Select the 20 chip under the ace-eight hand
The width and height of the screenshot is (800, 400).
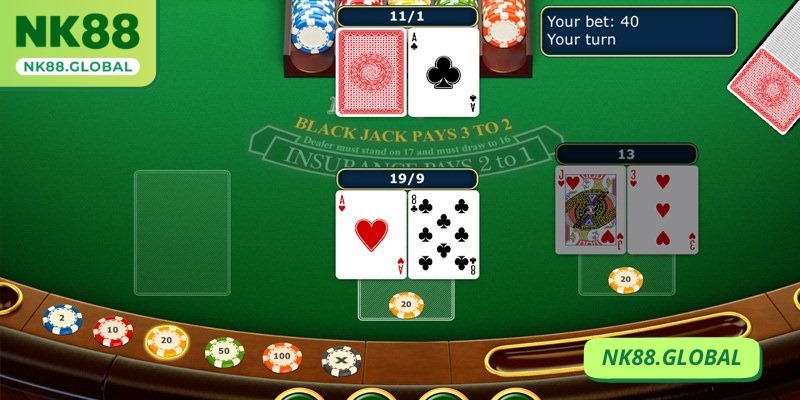coord(406,301)
